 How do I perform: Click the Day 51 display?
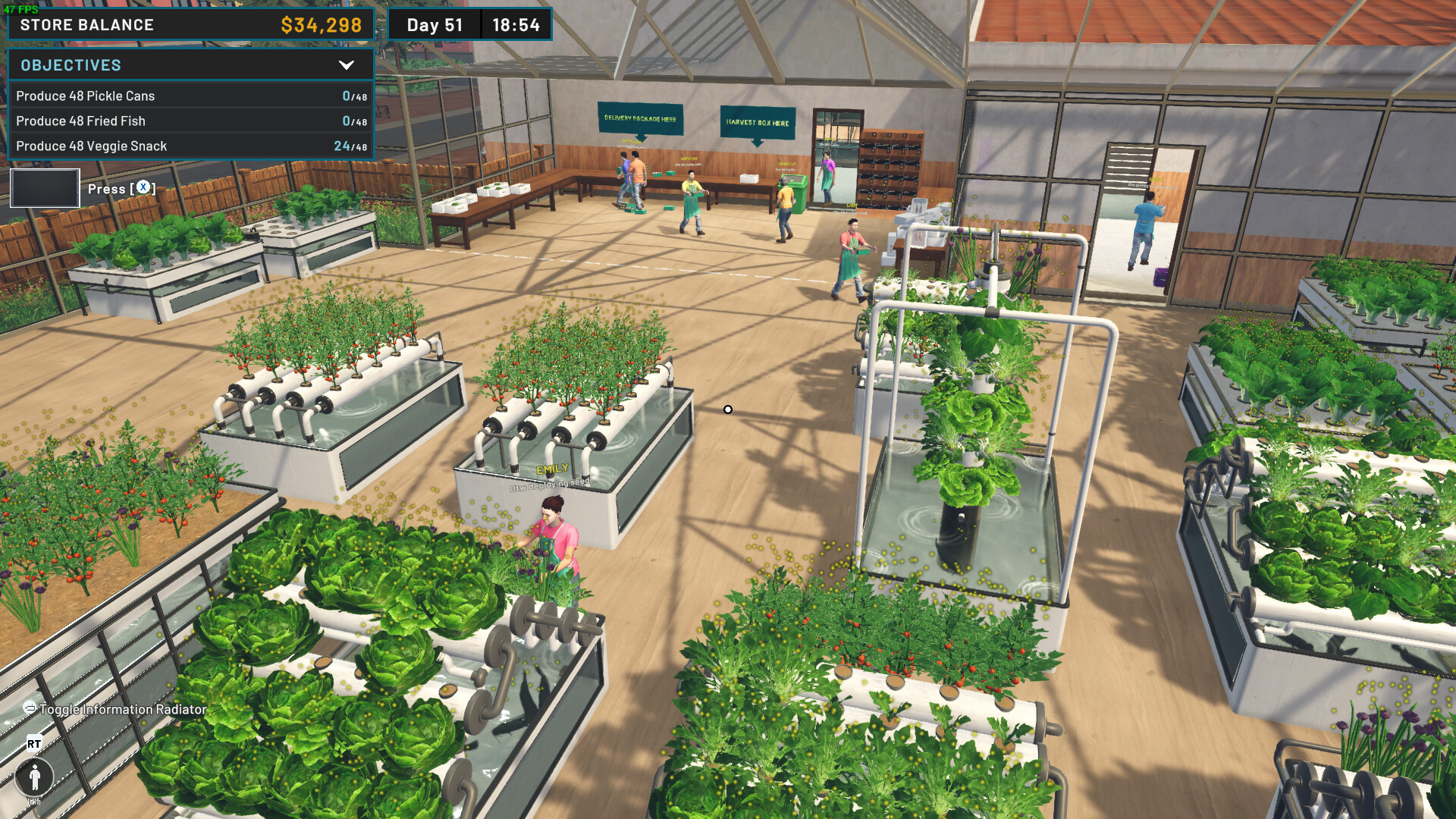[434, 24]
